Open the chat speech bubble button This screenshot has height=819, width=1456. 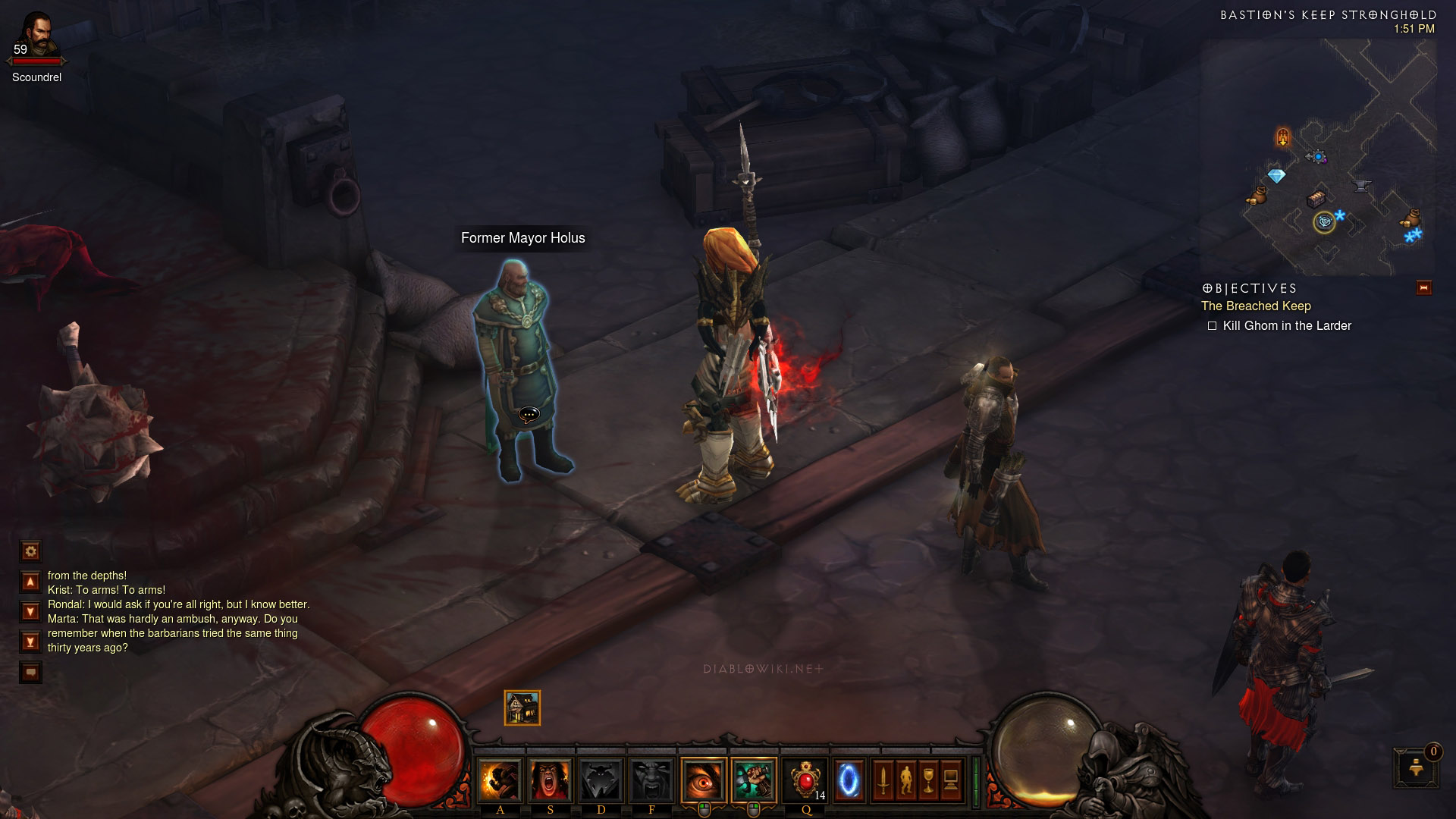click(x=30, y=672)
